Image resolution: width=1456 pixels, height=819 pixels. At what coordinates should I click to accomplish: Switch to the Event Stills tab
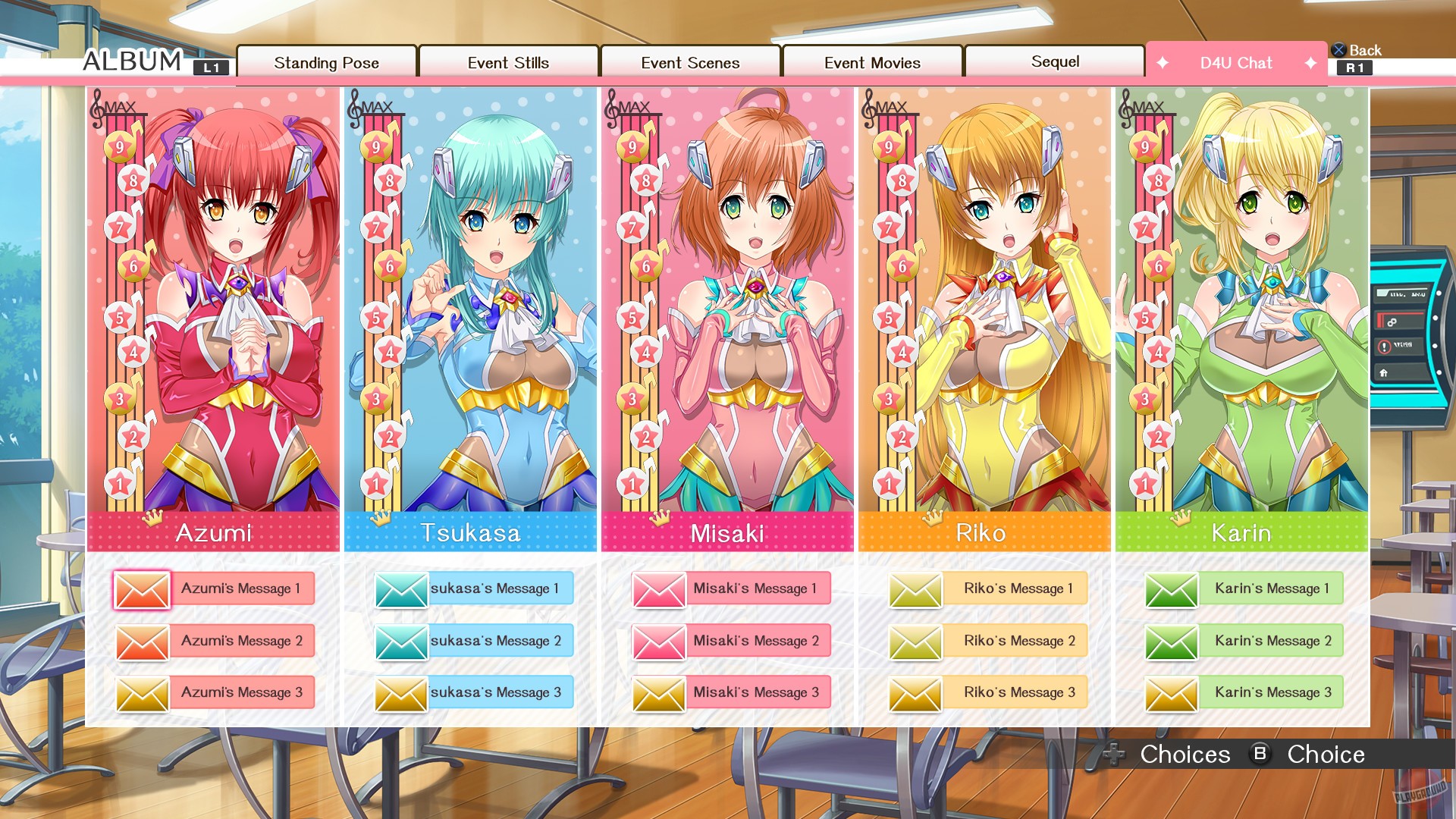tap(509, 63)
